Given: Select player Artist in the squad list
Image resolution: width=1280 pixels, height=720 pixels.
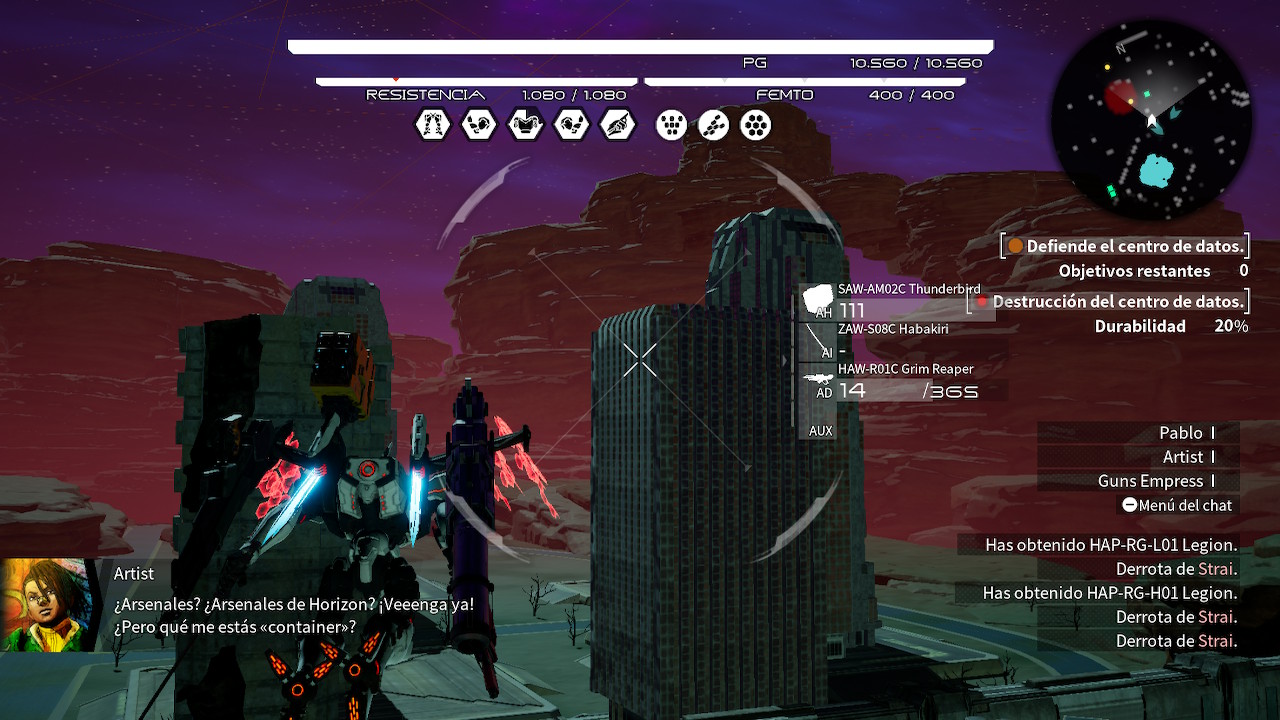Looking at the screenshot, I should point(1183,457).
